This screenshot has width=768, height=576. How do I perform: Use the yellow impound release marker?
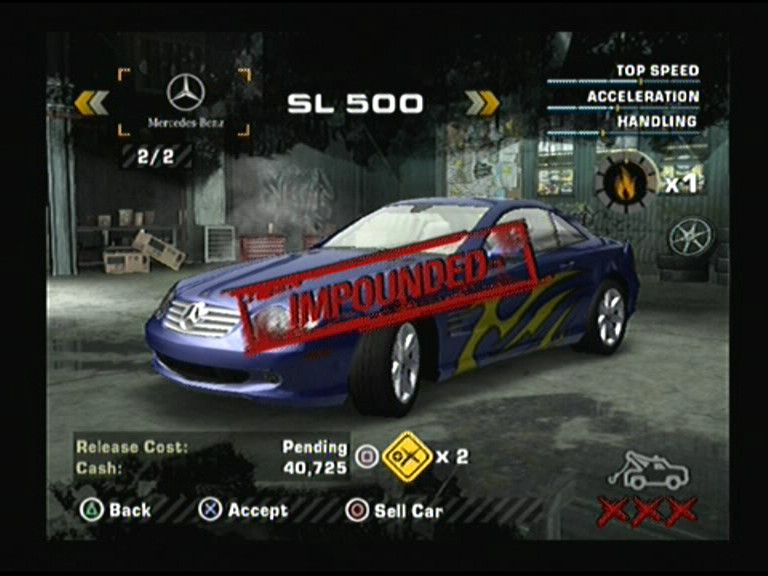pos(407,457)
